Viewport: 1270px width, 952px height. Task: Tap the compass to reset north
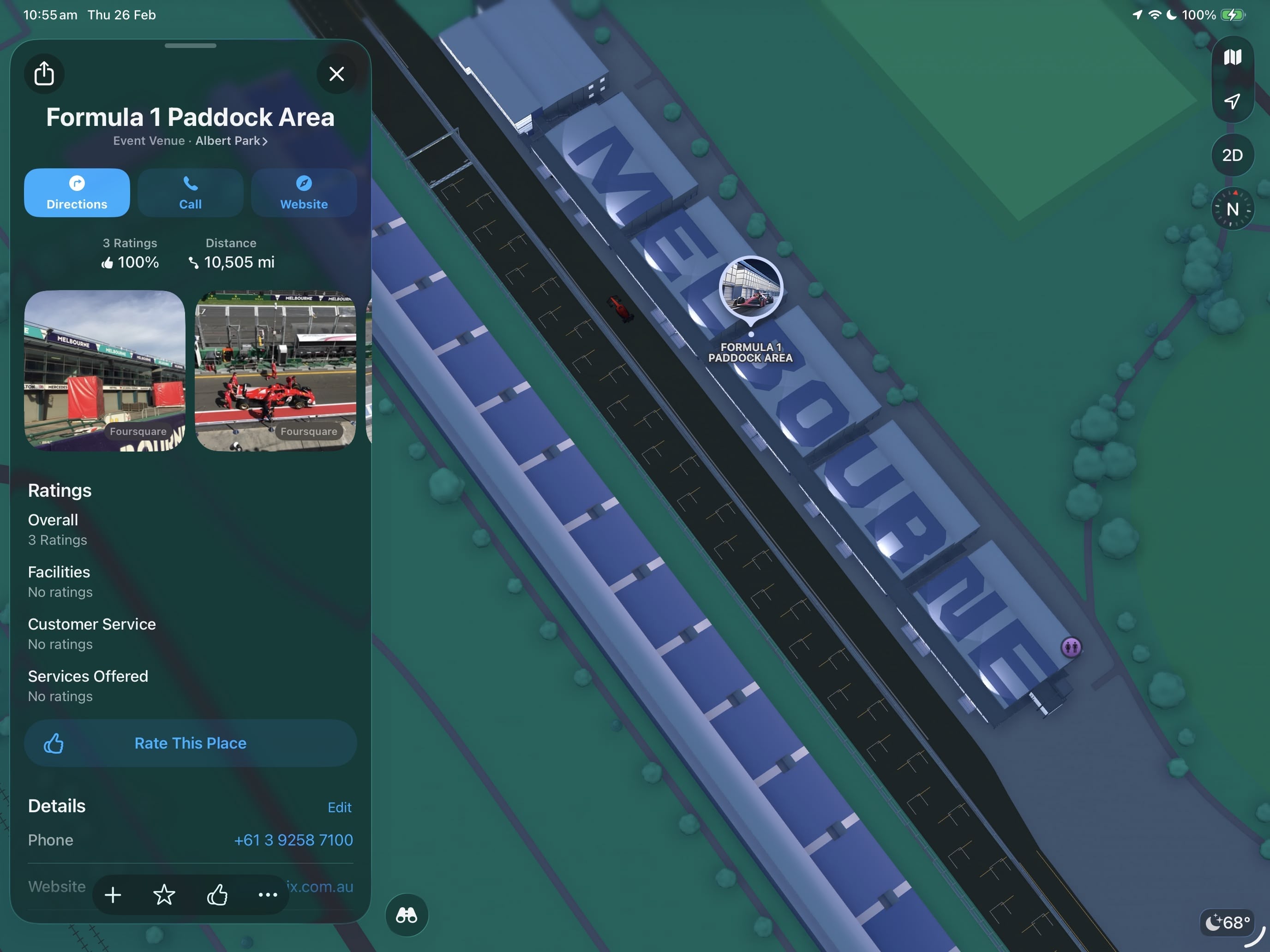click(x=1233, y=208)
